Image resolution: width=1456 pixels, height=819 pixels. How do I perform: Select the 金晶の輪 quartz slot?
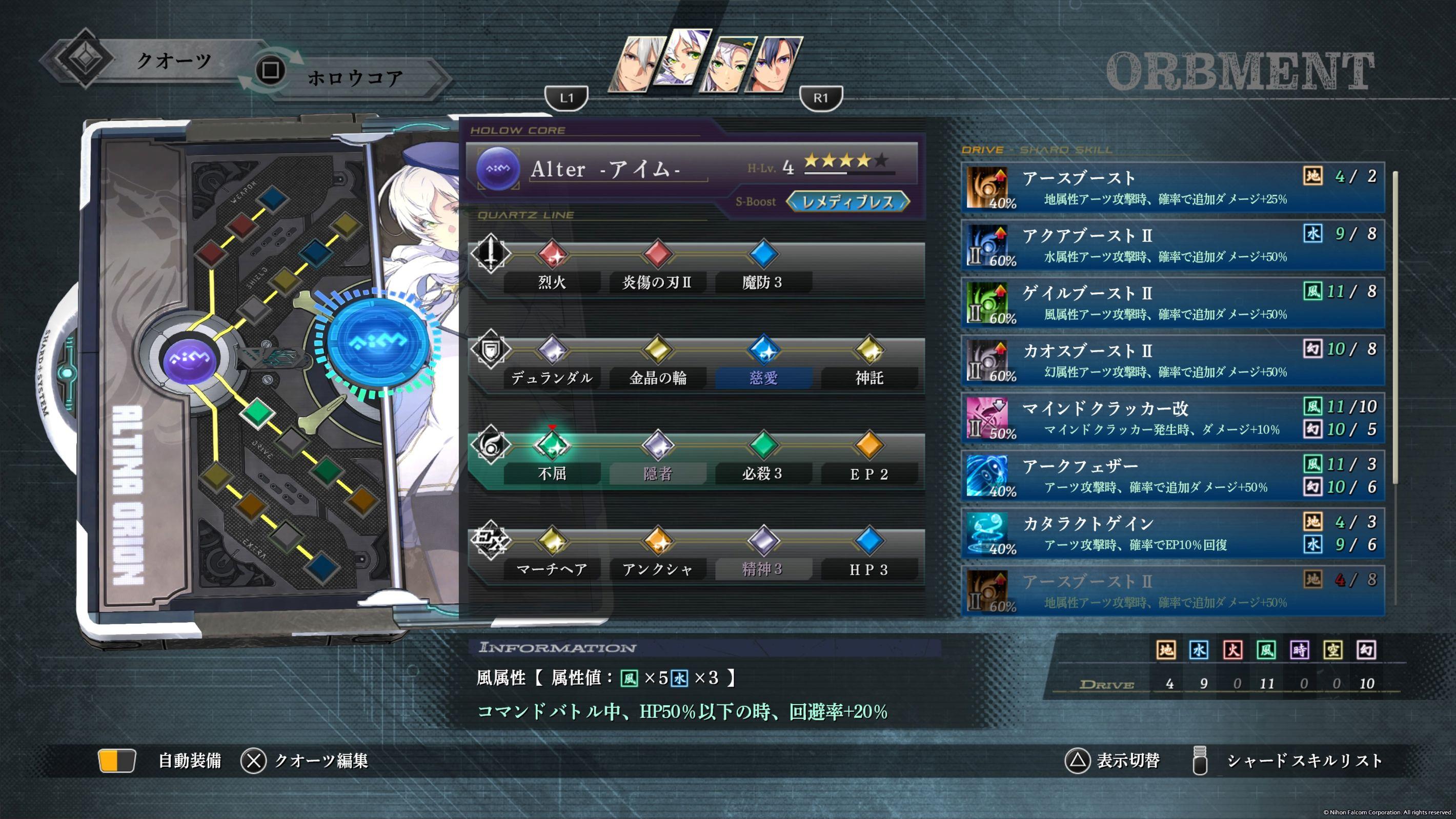click(657, 378)
